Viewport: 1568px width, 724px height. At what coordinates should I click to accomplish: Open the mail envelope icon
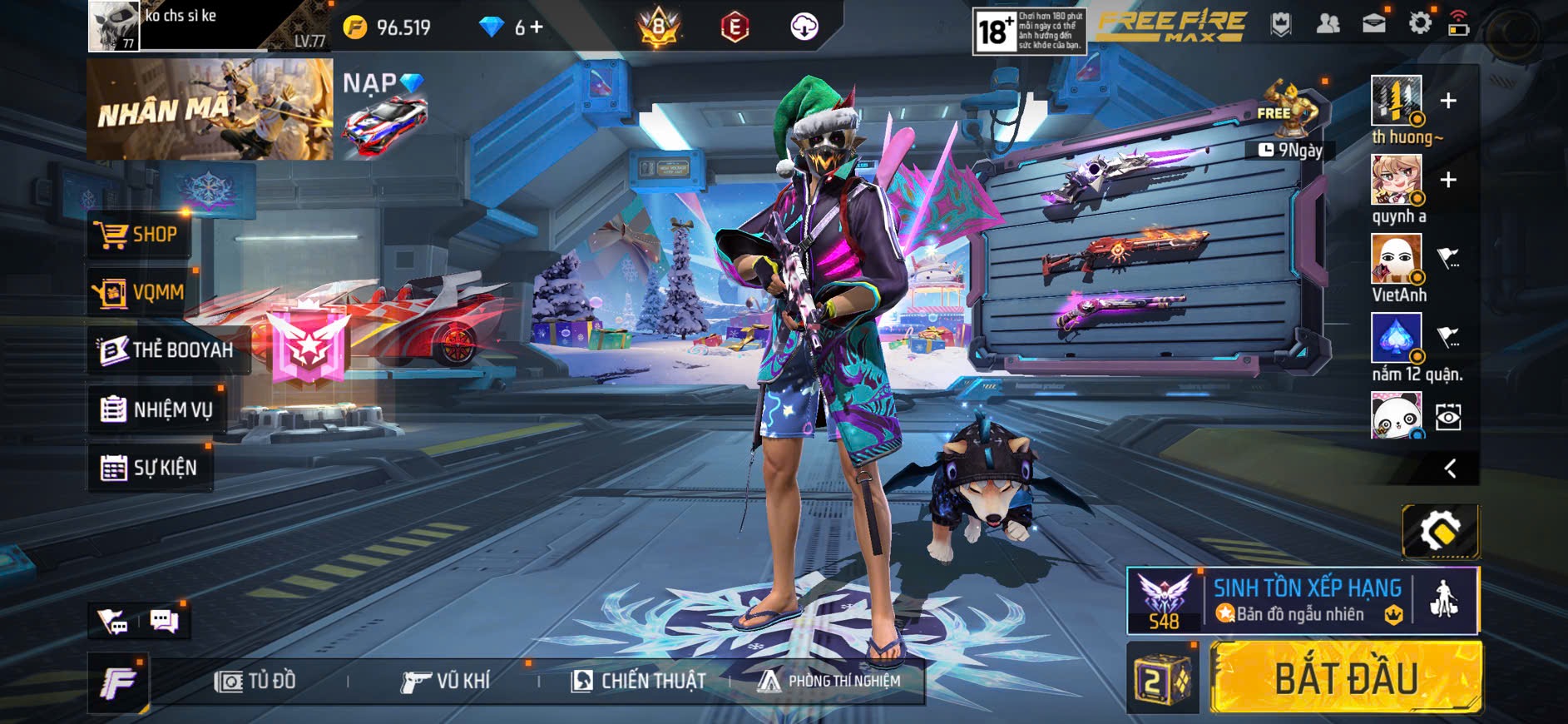point(1373,23)
